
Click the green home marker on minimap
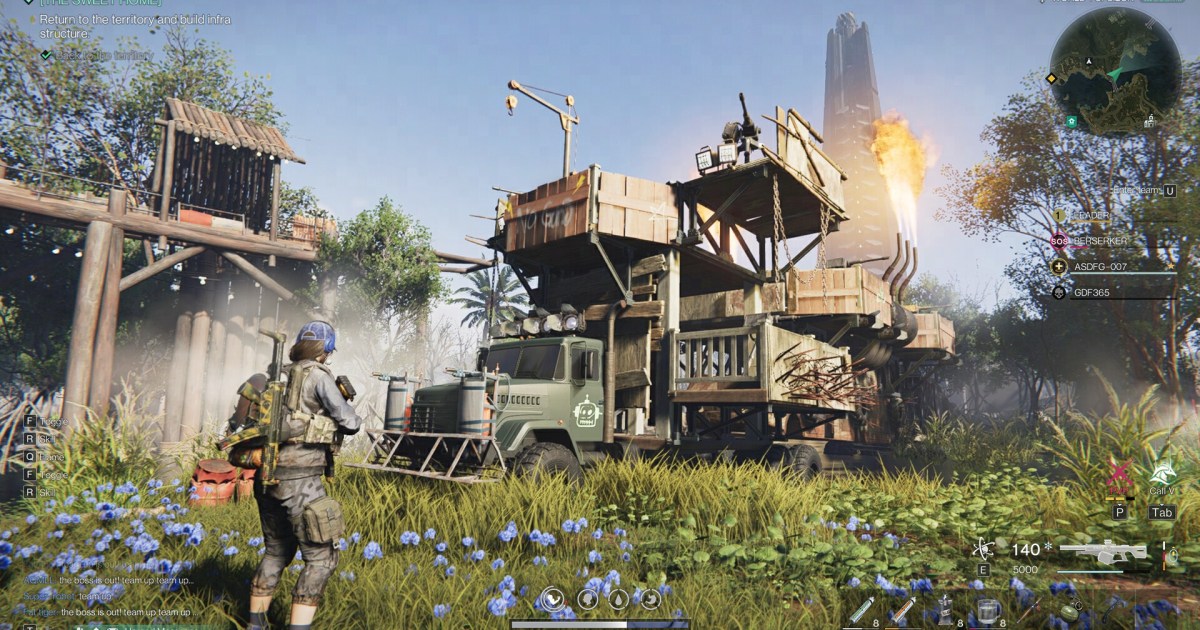point(1072,121)
